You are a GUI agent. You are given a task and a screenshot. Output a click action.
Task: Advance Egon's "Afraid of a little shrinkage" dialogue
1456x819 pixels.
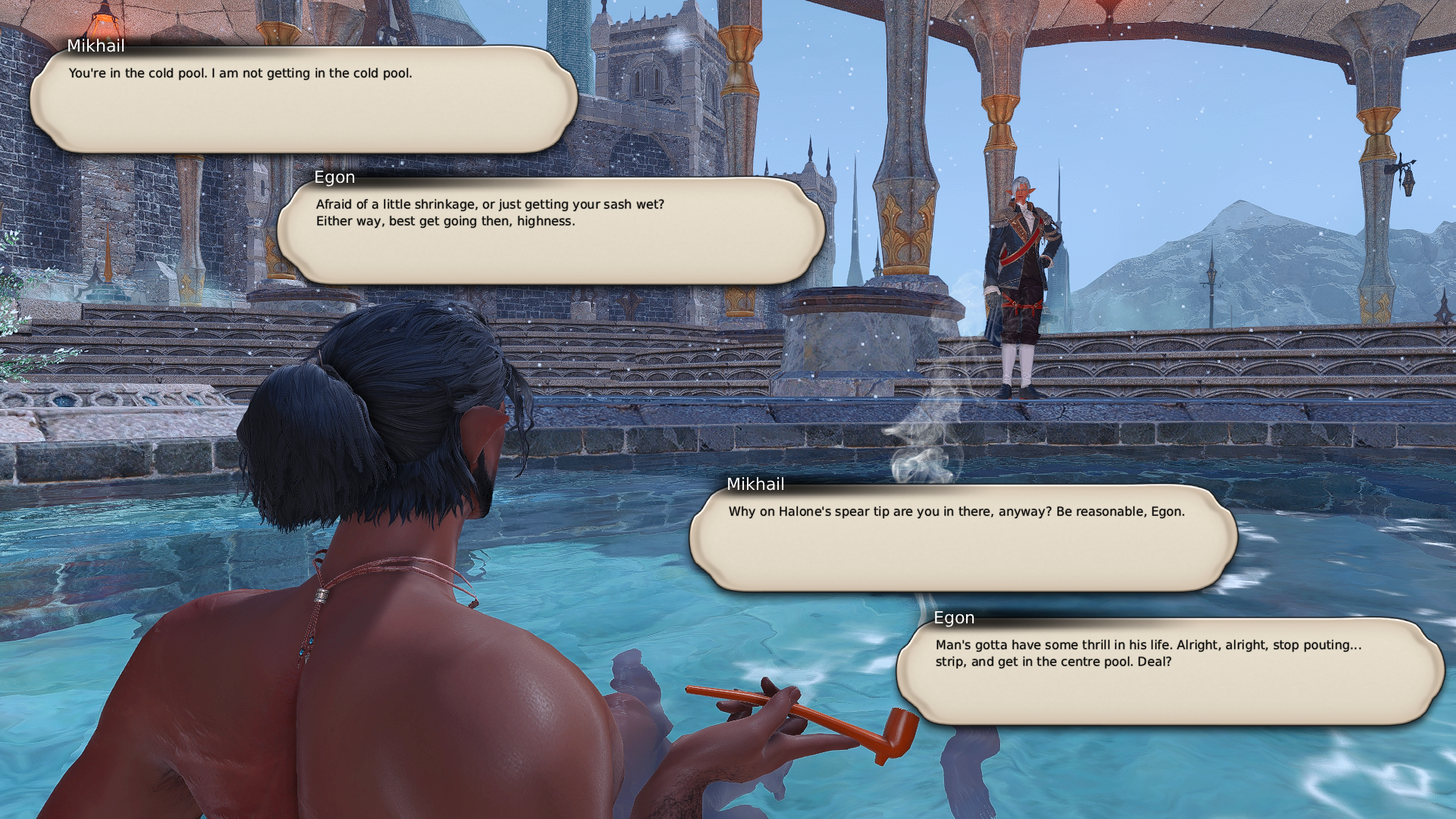click(x=551, y=231)
